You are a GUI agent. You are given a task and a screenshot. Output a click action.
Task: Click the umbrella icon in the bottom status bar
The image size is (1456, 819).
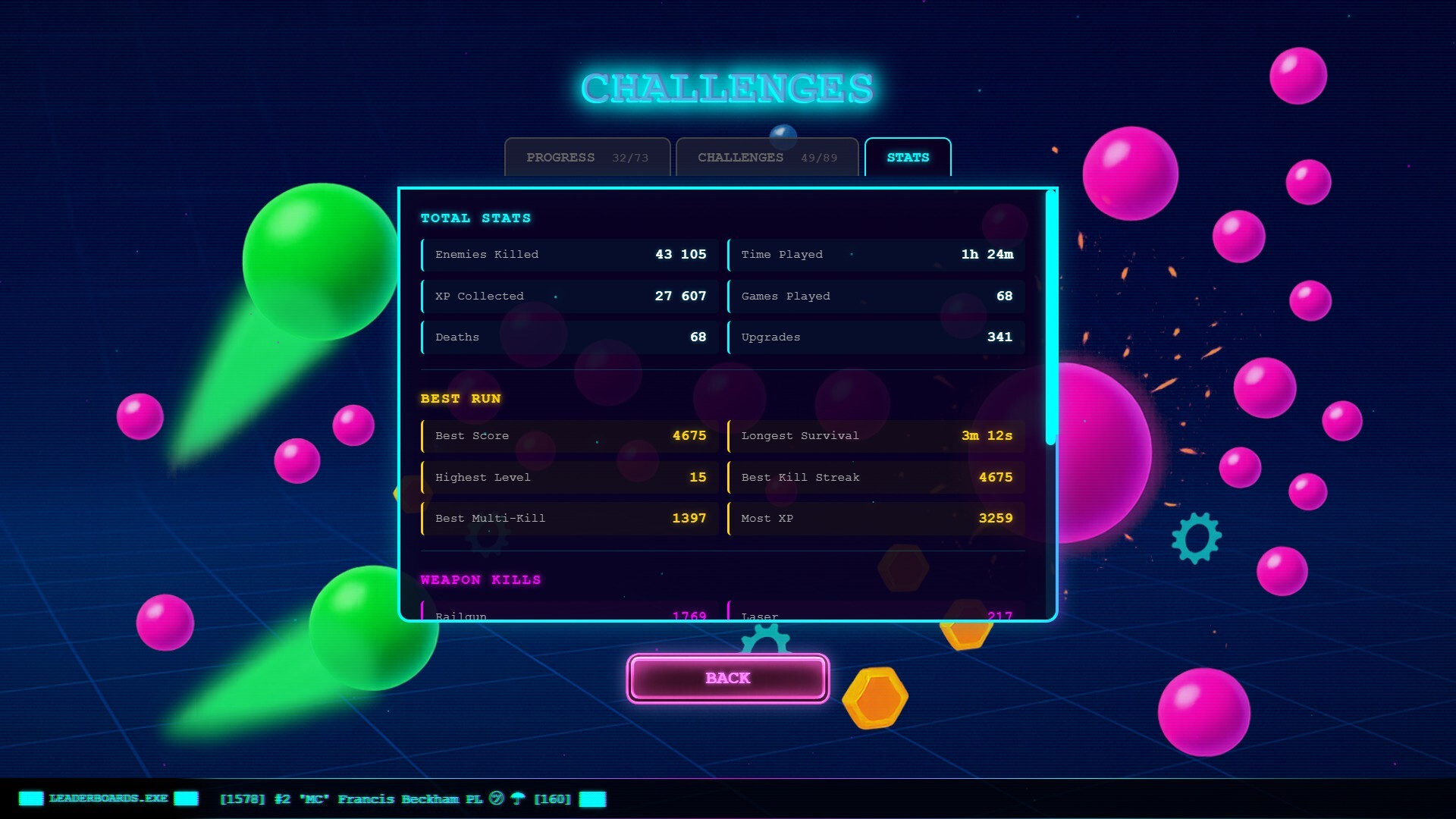[x=518, y=799]
